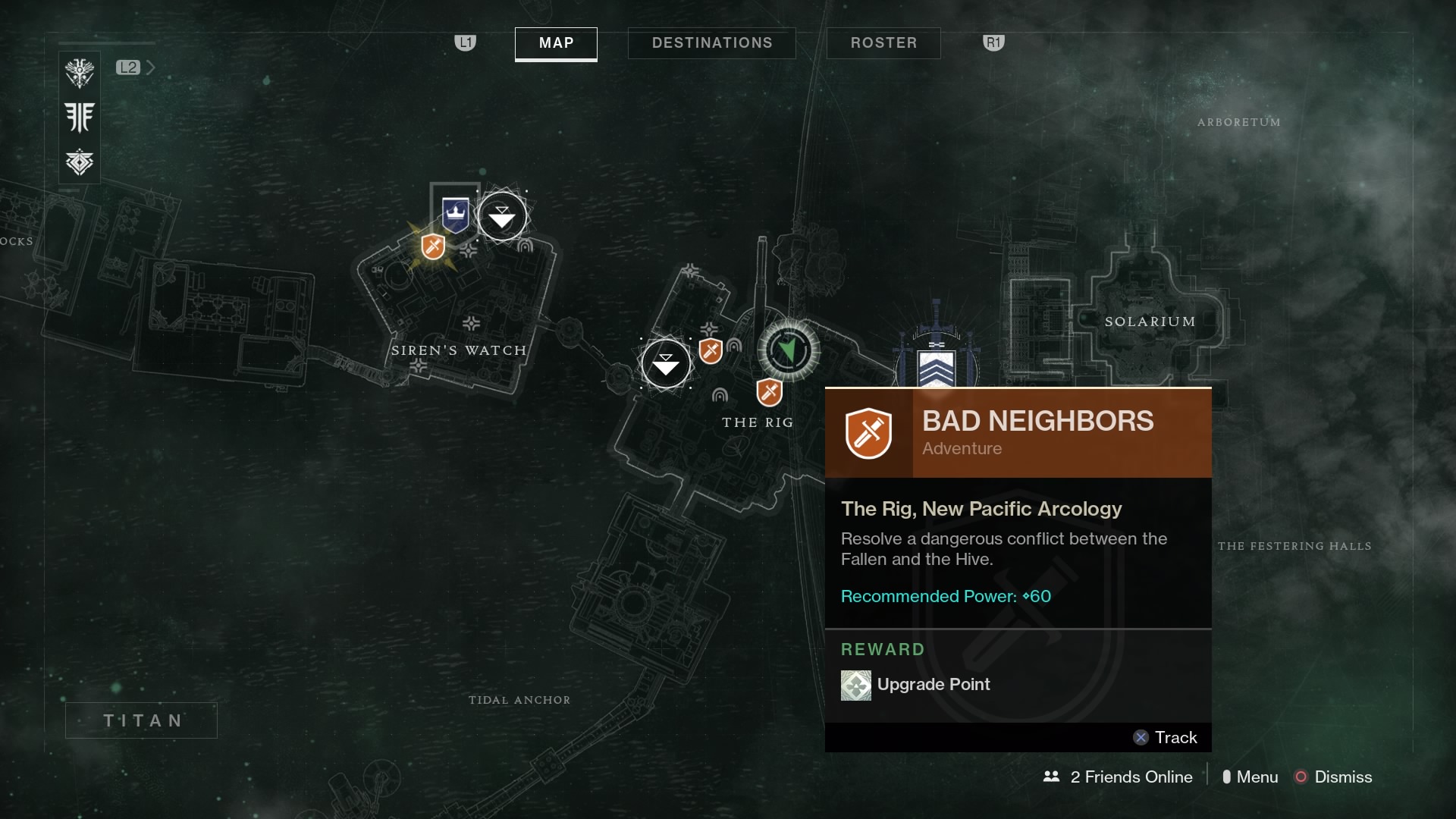Open the 2 Friends Online list
Viewport: 1456px width, 819px height.
1118,777
